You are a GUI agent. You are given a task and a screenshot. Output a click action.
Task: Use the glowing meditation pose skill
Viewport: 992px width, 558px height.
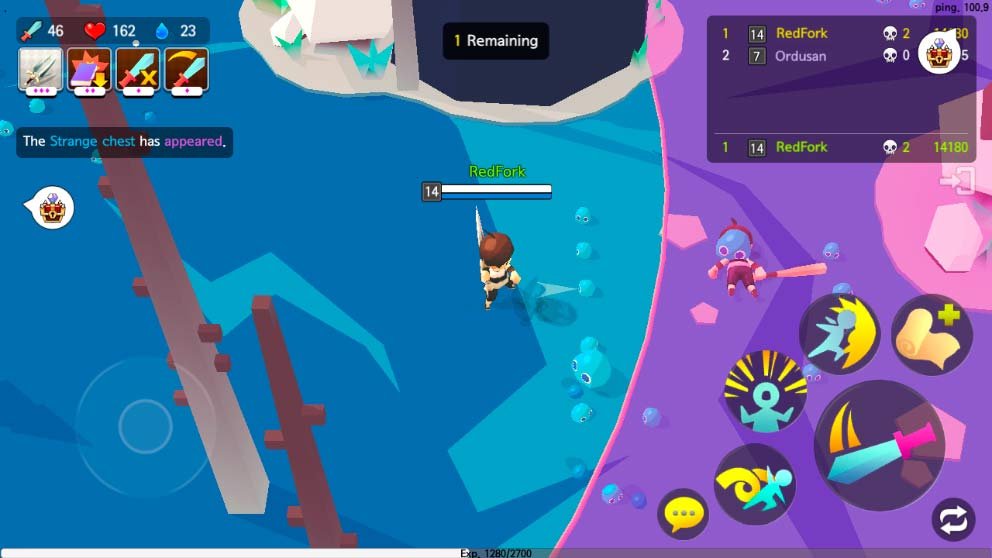765,391
